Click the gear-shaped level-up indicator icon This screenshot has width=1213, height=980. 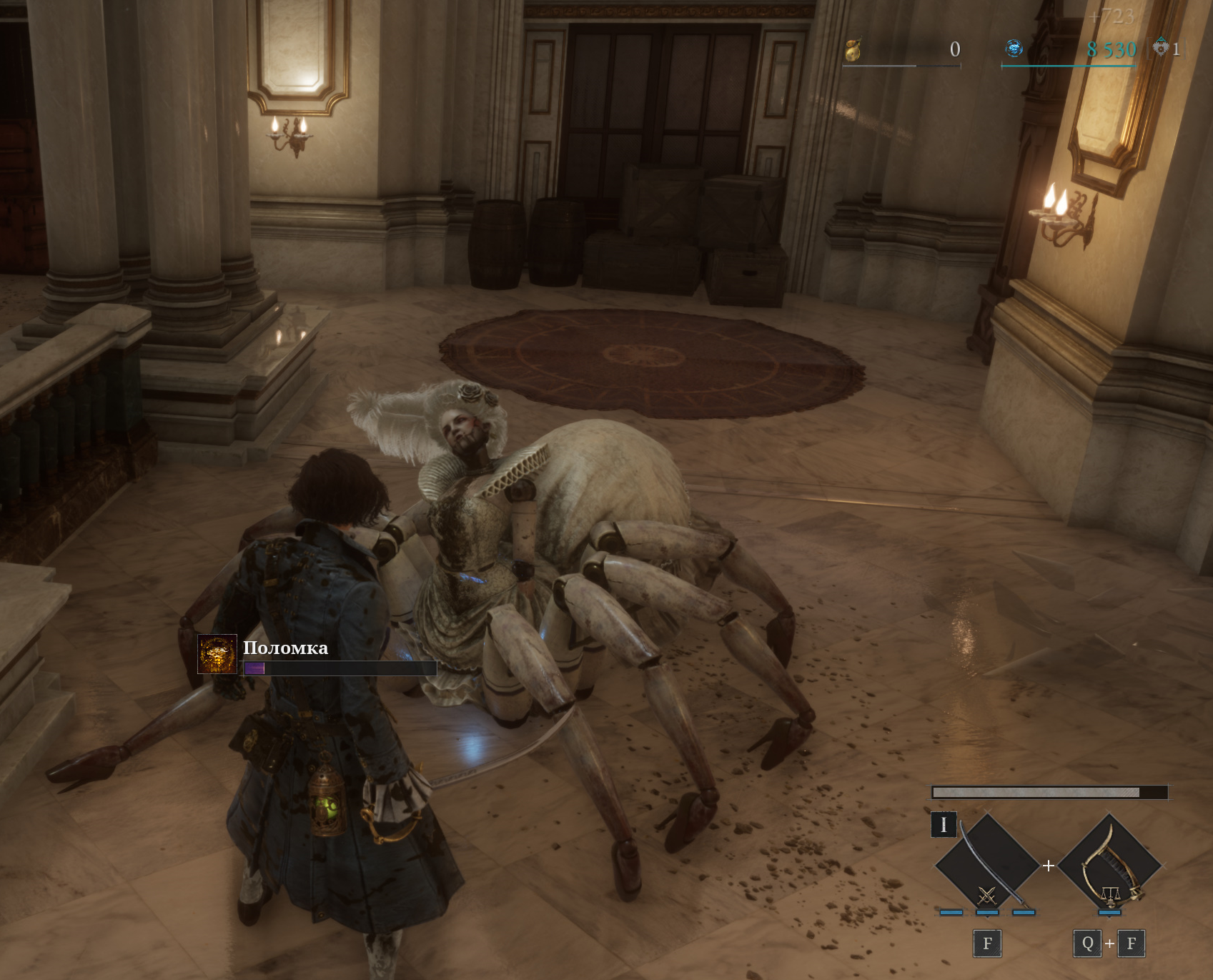[1160, 49]
